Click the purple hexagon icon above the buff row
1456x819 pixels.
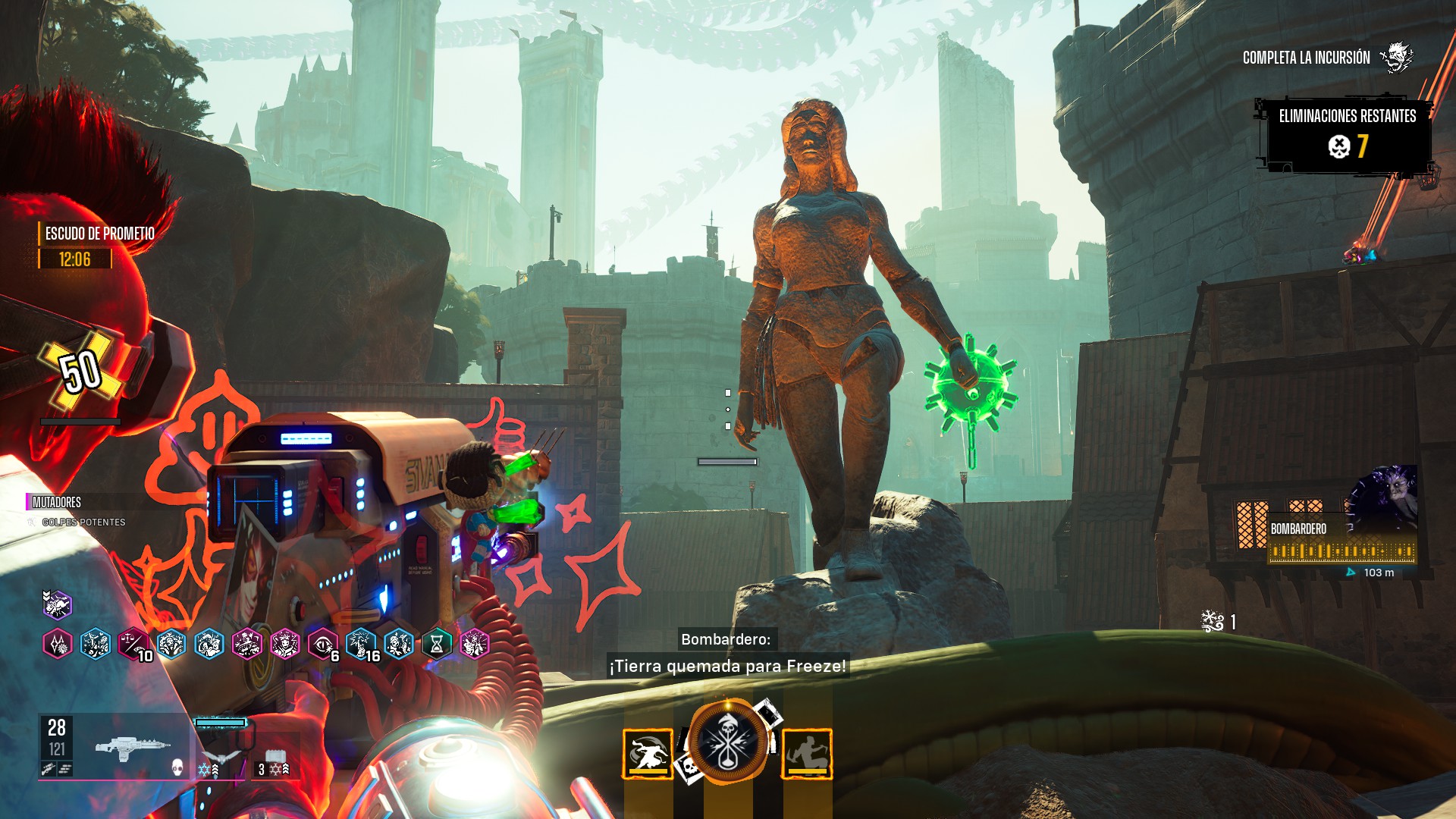57,605
